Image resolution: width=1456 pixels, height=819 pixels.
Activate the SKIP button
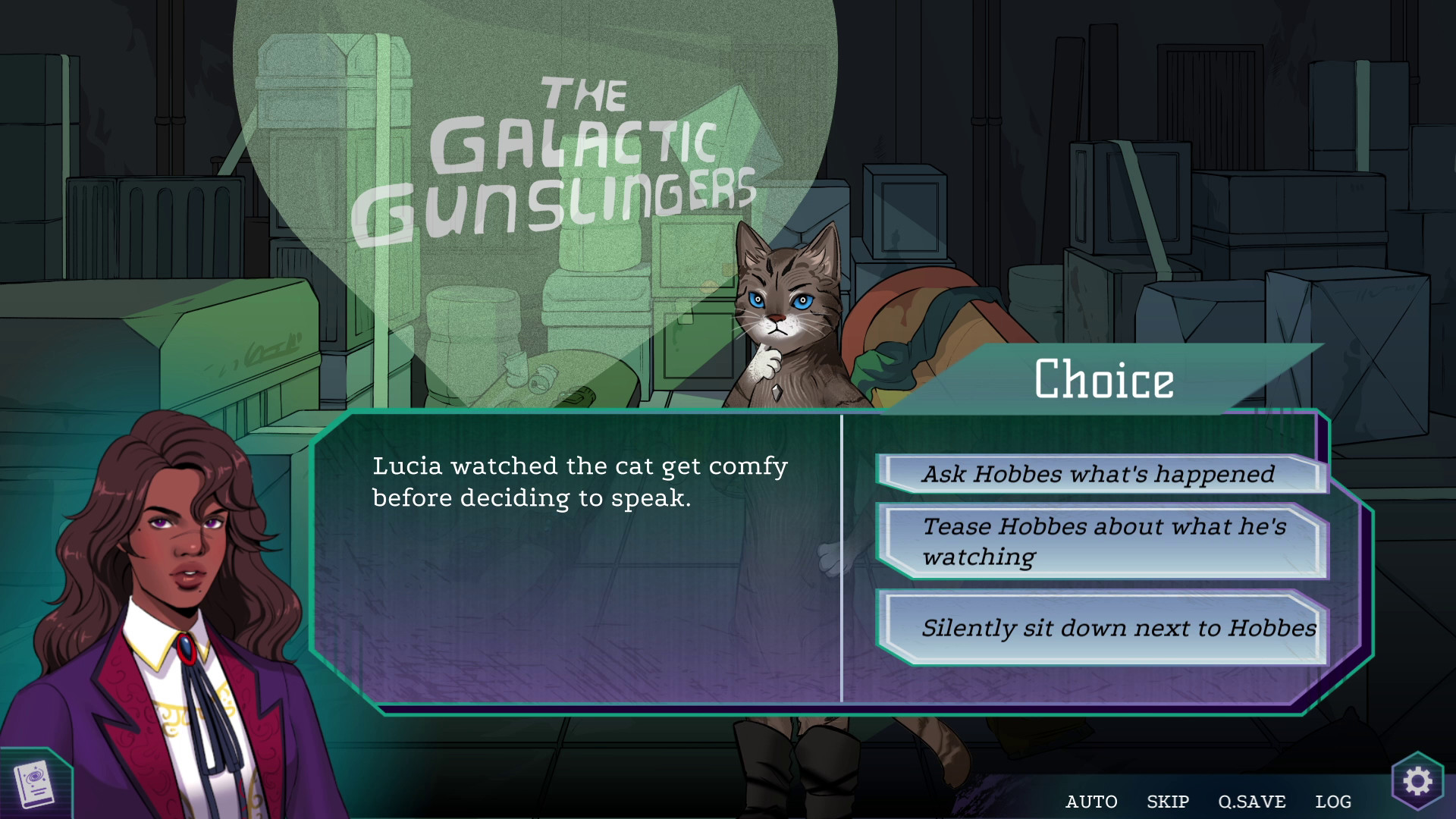tap(1167, 802)
